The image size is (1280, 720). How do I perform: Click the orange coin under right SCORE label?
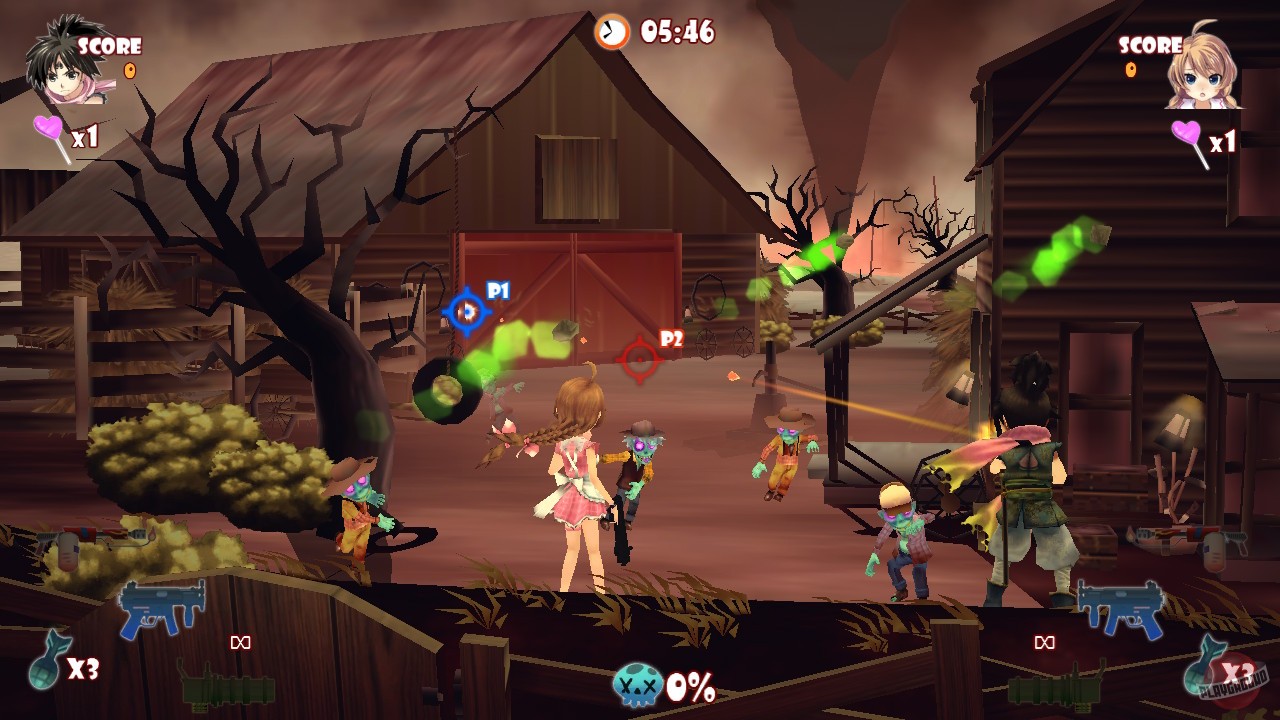point(1130,69)
